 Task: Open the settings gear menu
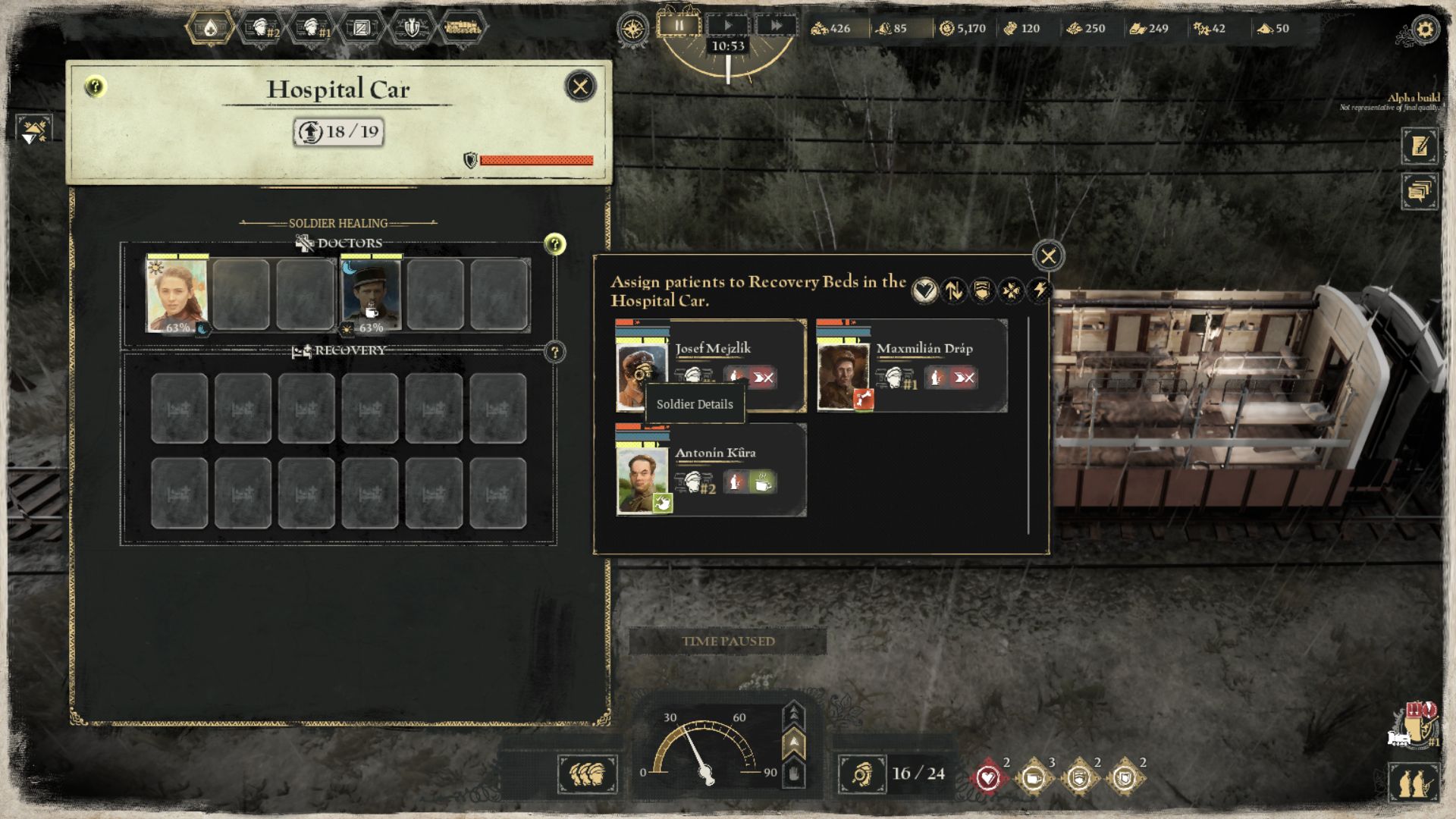[1425, 30]
